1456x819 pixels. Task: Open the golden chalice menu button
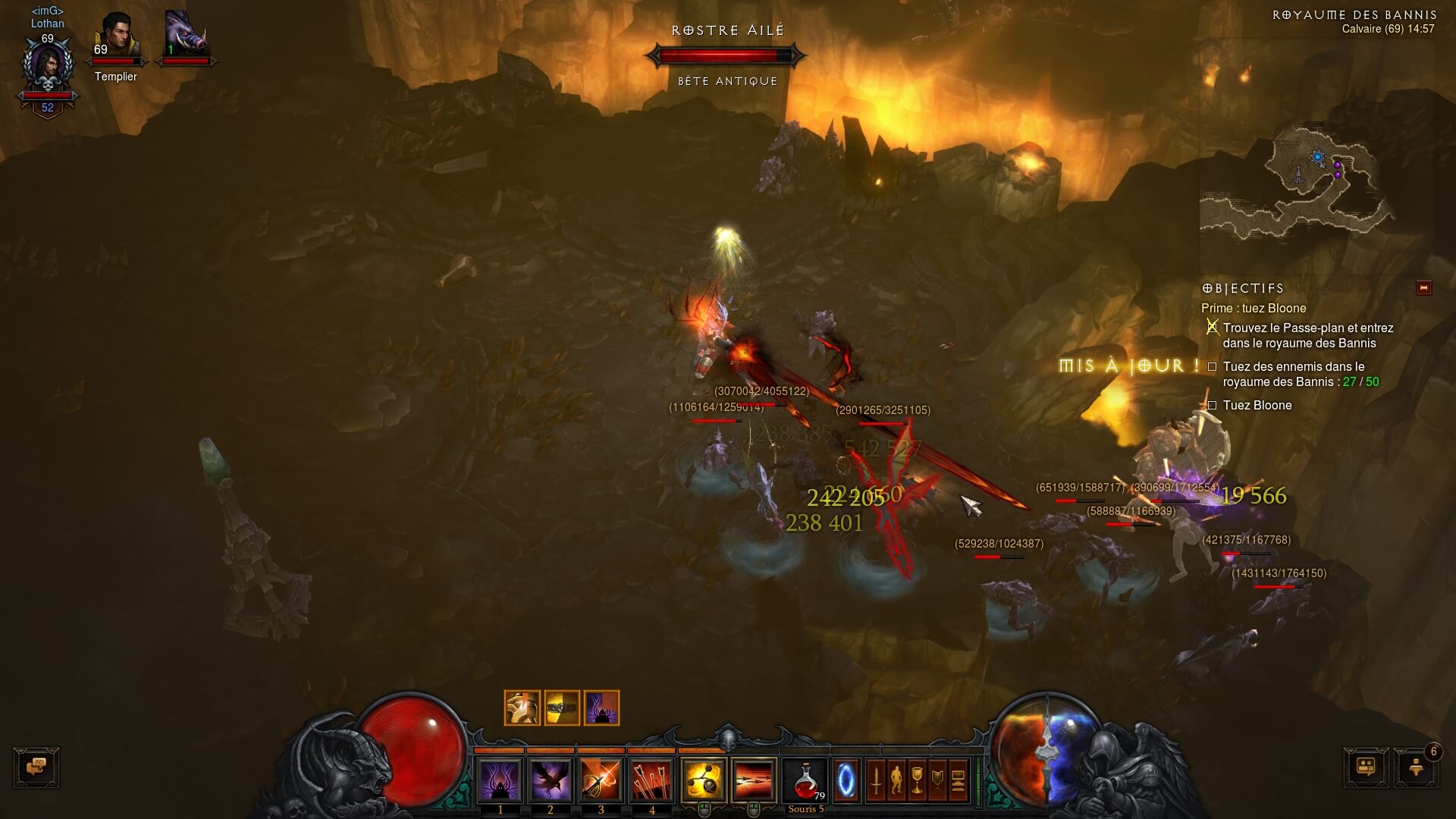click(x=917, y=780)
